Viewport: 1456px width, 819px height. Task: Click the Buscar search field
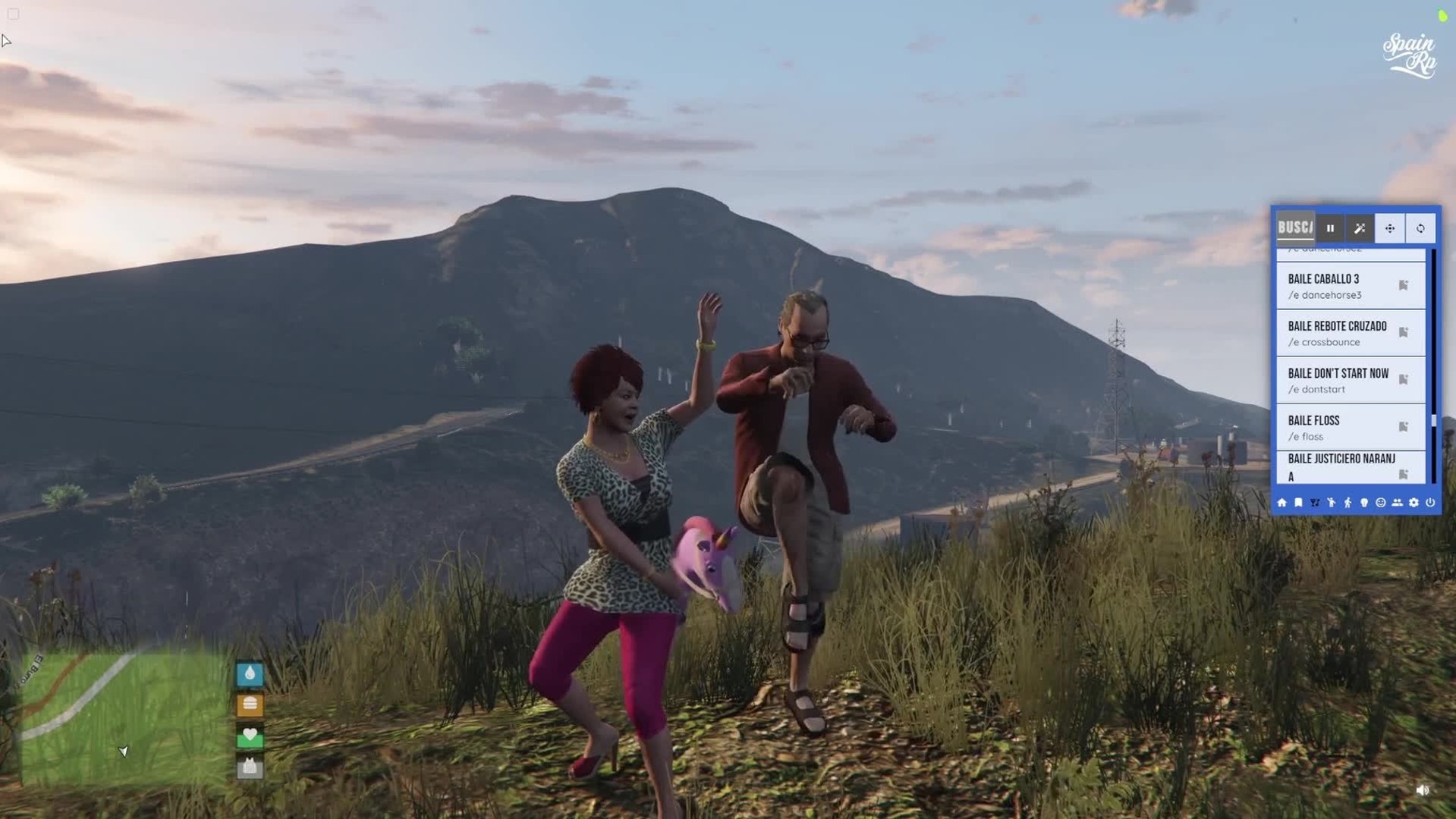pos(1295,227)
